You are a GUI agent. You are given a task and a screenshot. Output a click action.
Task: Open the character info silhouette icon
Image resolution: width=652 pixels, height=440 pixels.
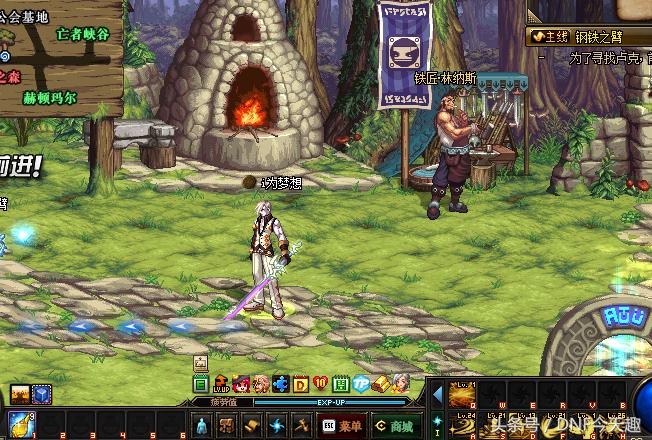(201, 425)
